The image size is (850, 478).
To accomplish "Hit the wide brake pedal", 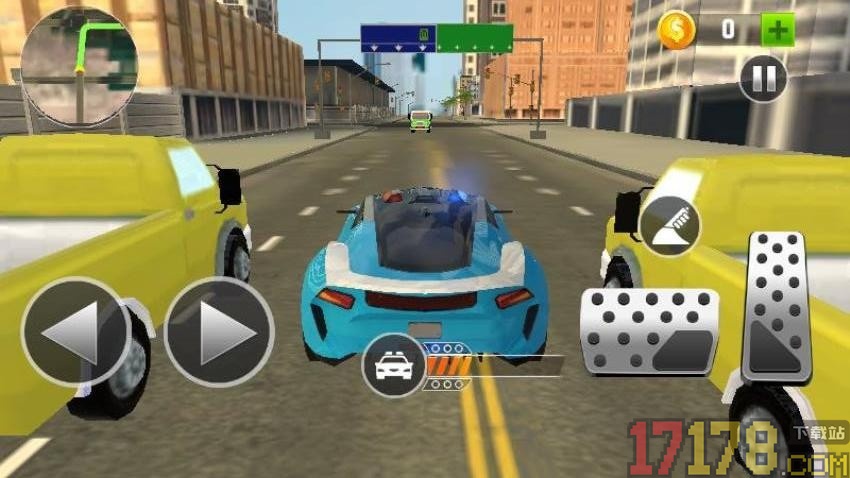I will click(649, 332).
